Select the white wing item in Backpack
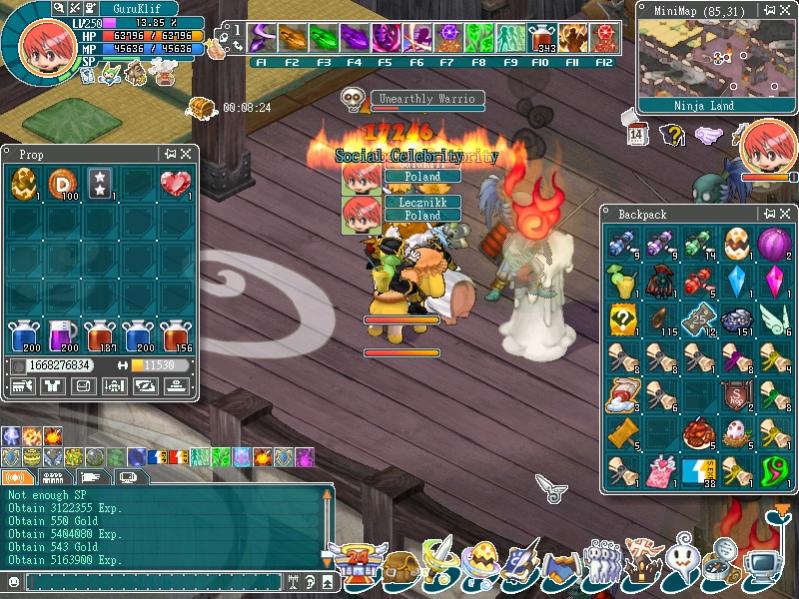The height and width of the screenshot is (599, 799). pos(771,319)
